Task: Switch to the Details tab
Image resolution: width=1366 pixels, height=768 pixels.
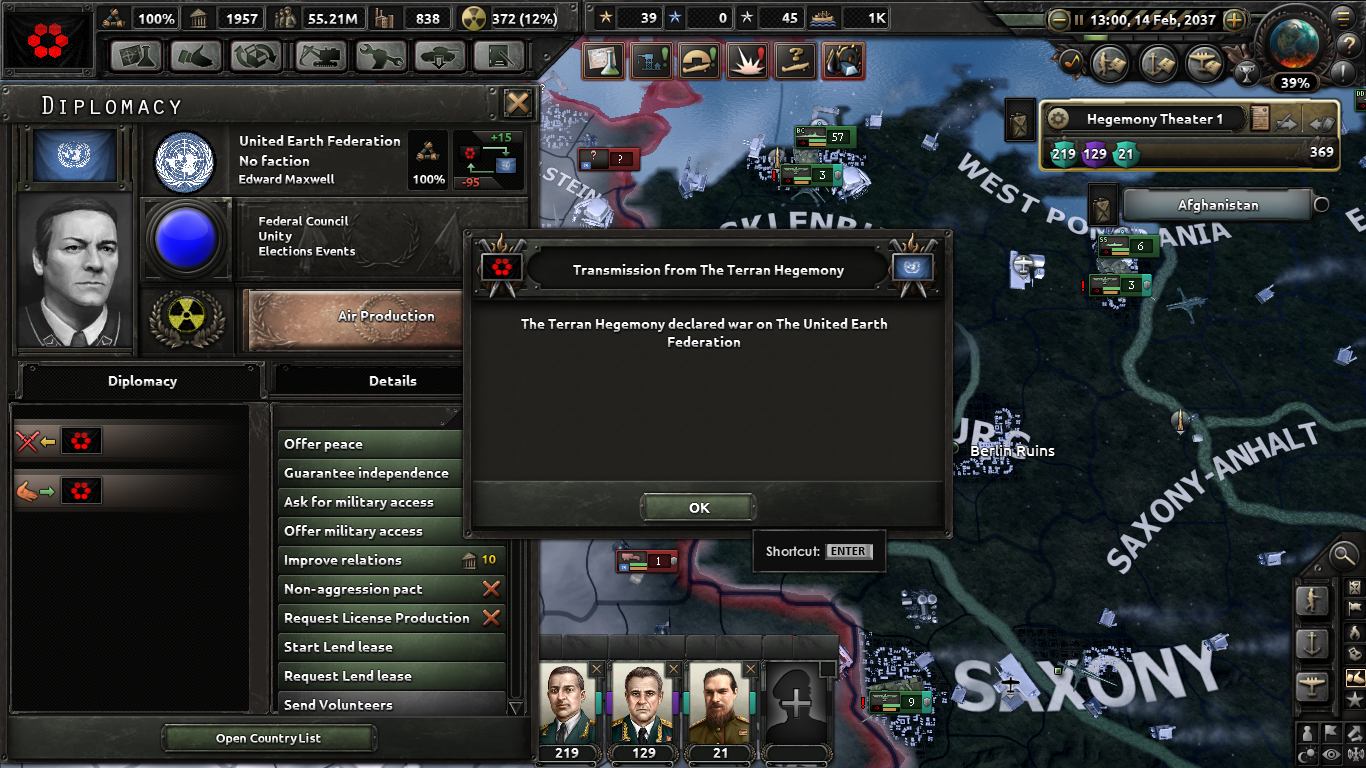Action: click(392, 381)
